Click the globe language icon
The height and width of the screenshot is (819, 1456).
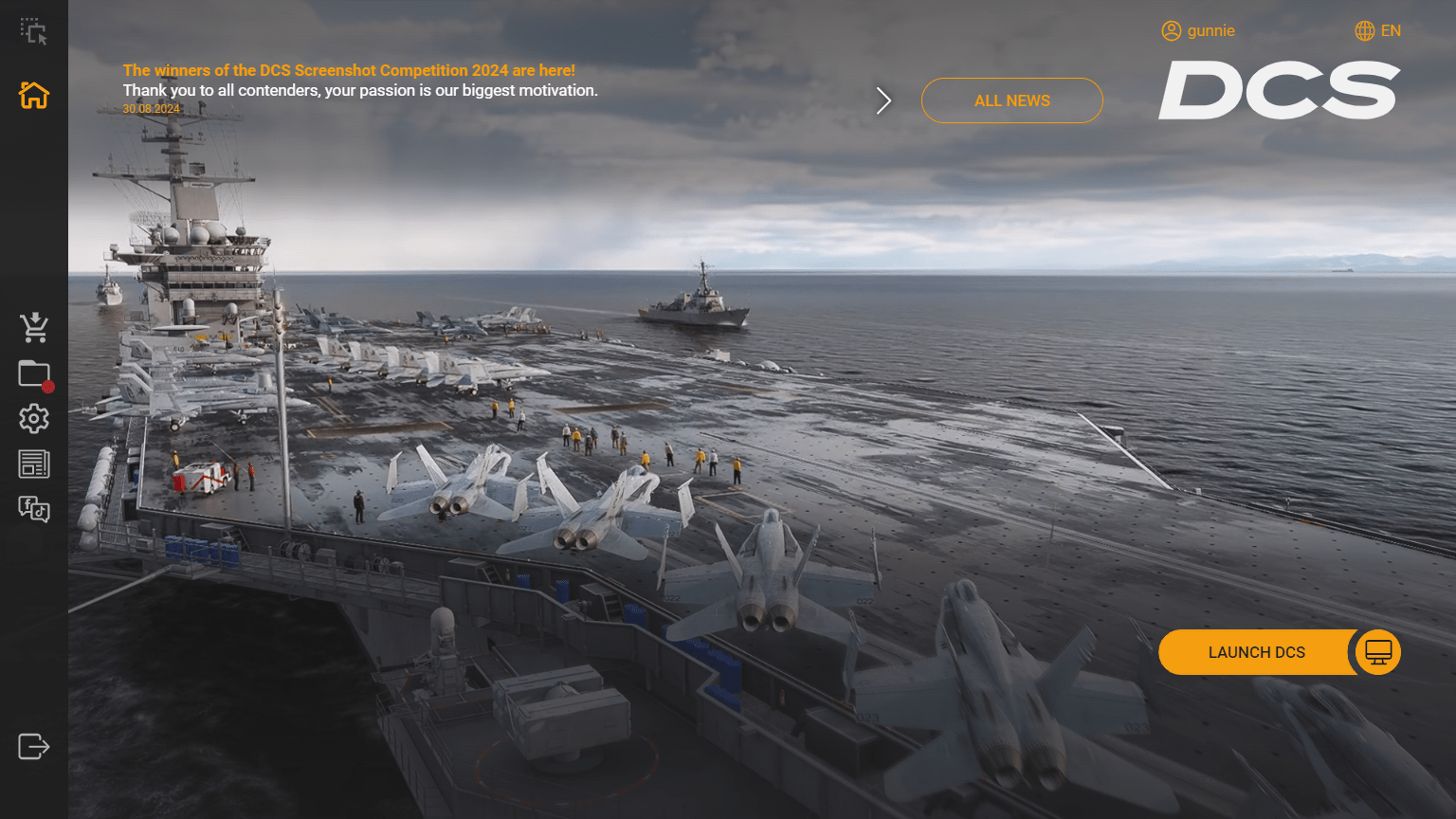pos(1363,30)
